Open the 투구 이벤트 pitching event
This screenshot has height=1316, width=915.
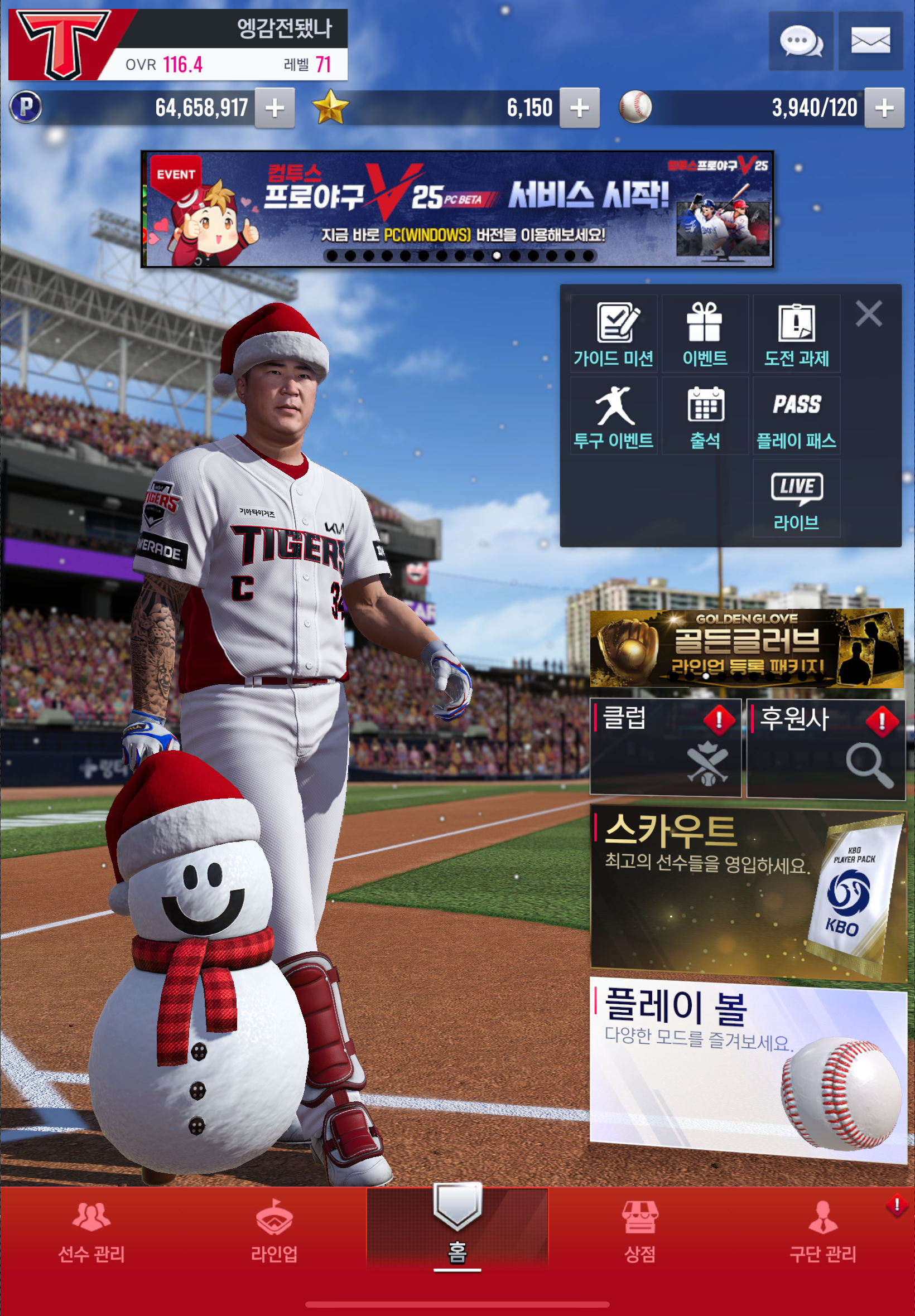coord(613,416)
